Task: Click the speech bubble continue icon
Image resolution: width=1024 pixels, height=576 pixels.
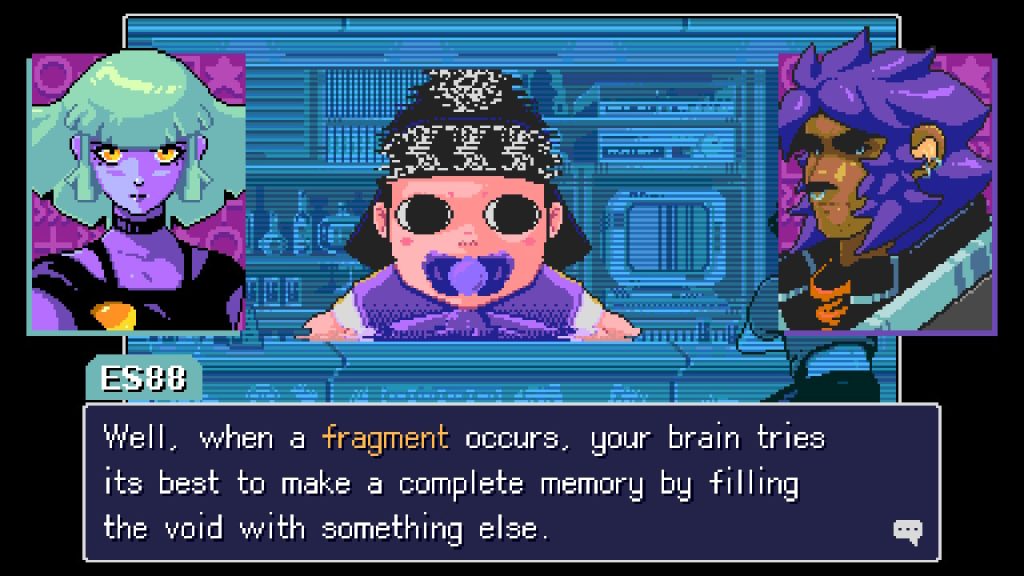Action: click(x=907, y=532)
